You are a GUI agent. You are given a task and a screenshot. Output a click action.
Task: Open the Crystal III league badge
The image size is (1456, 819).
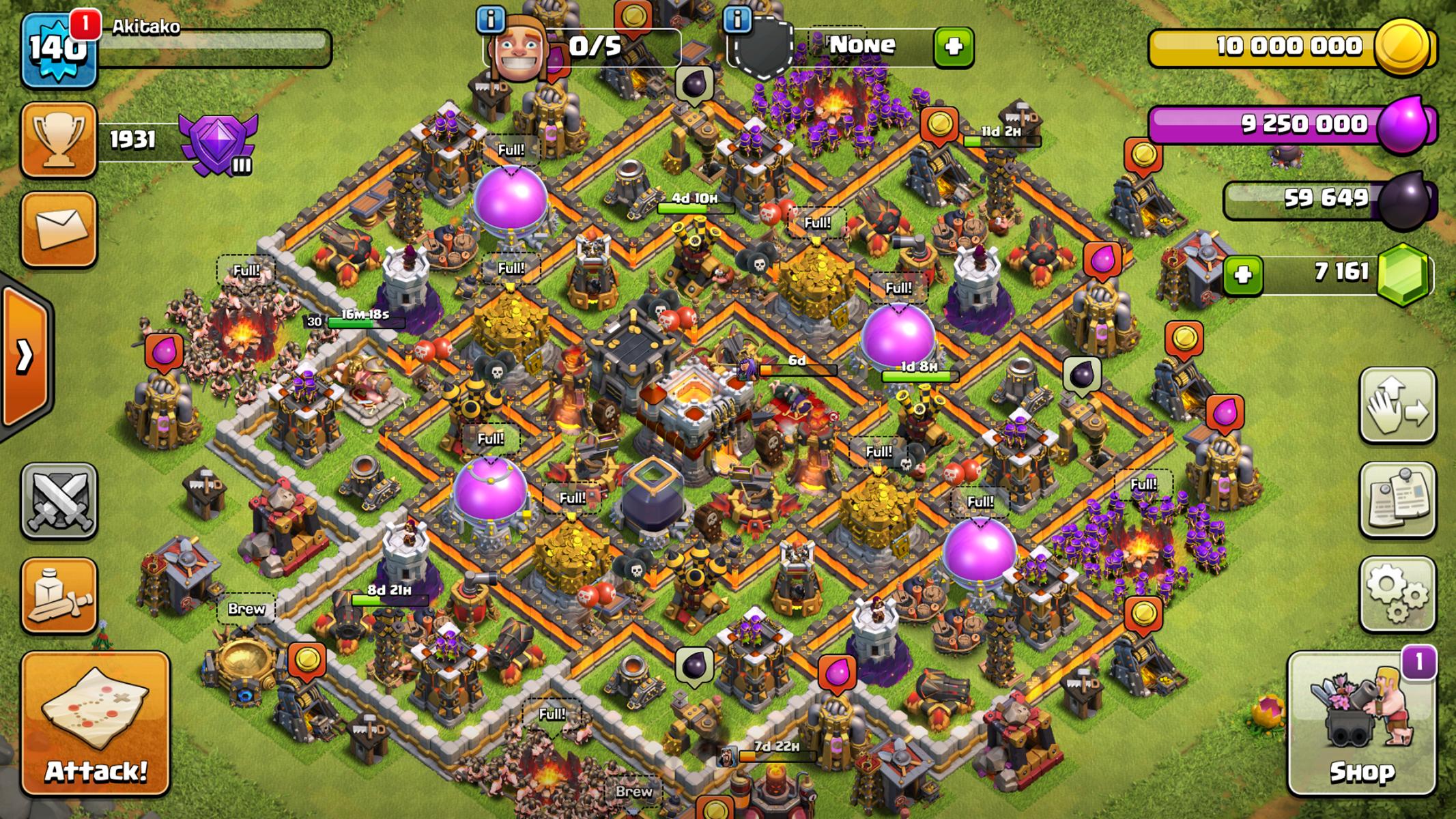(218, 142)
